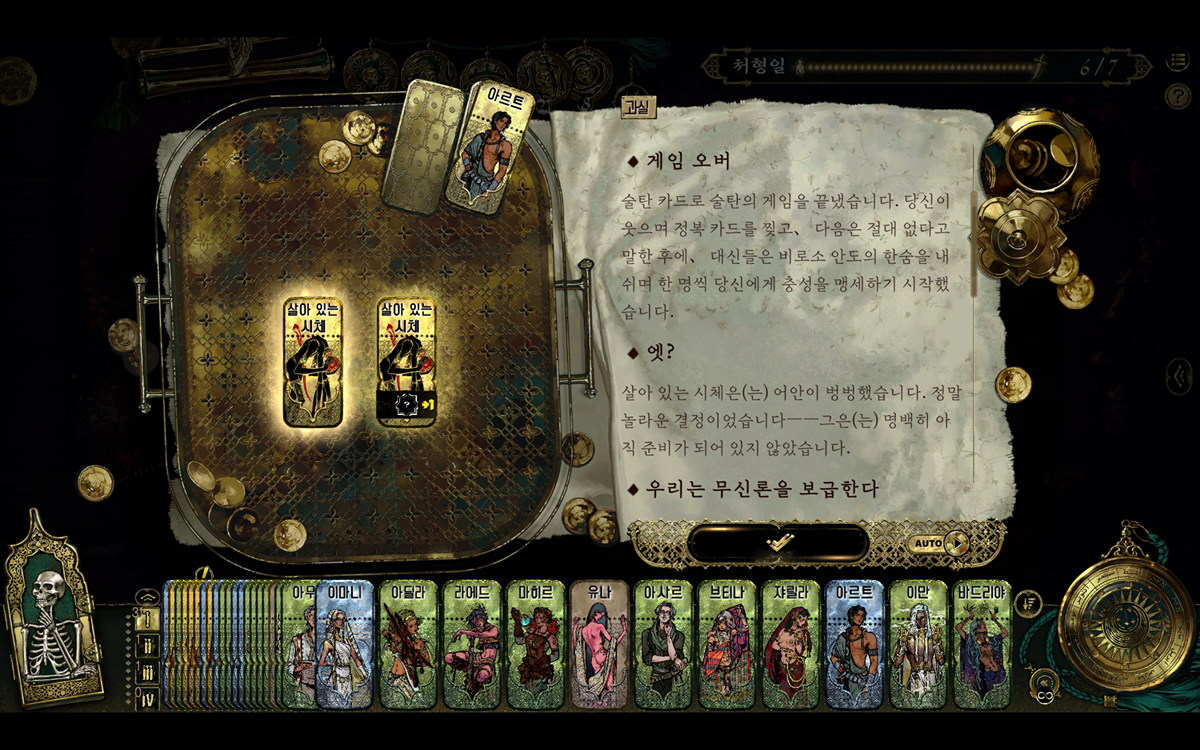Select the pink 유나 card
1200x750 pixels.
(600, 645)
